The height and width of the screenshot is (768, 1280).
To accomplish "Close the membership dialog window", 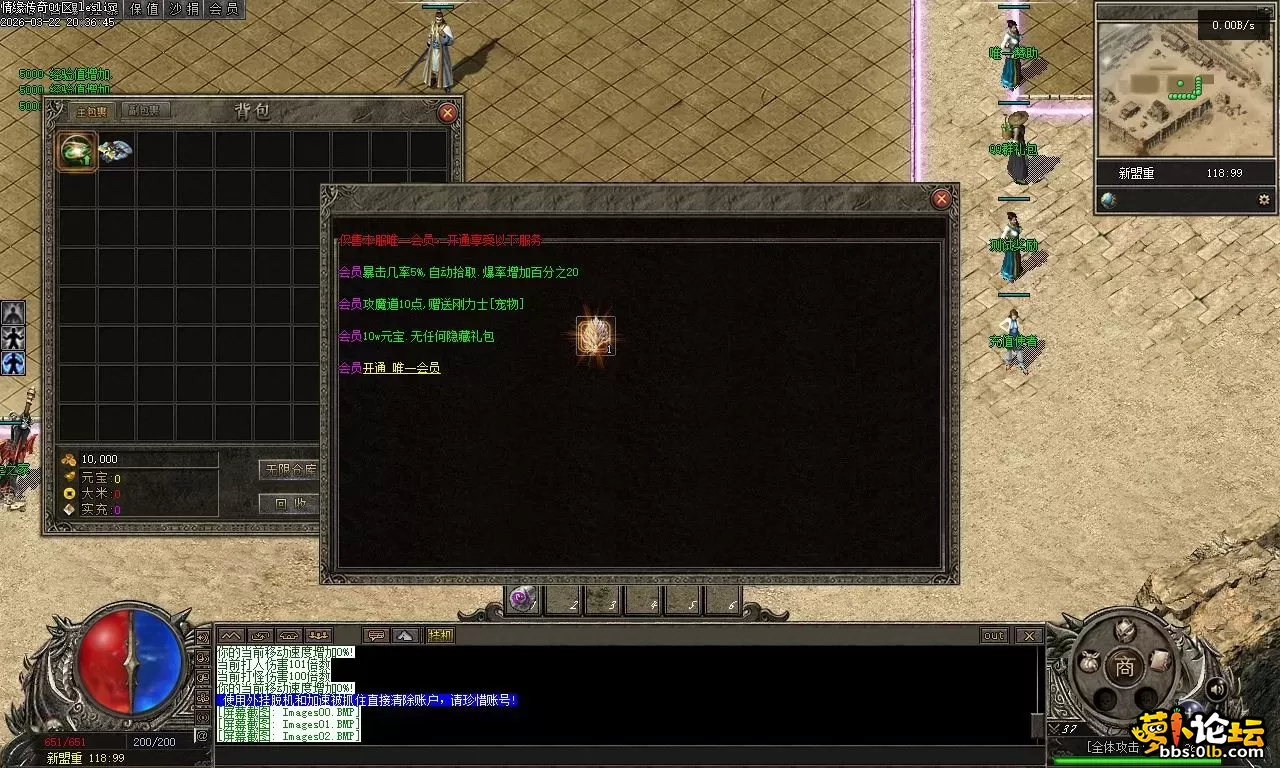I will tap(941, 199).
